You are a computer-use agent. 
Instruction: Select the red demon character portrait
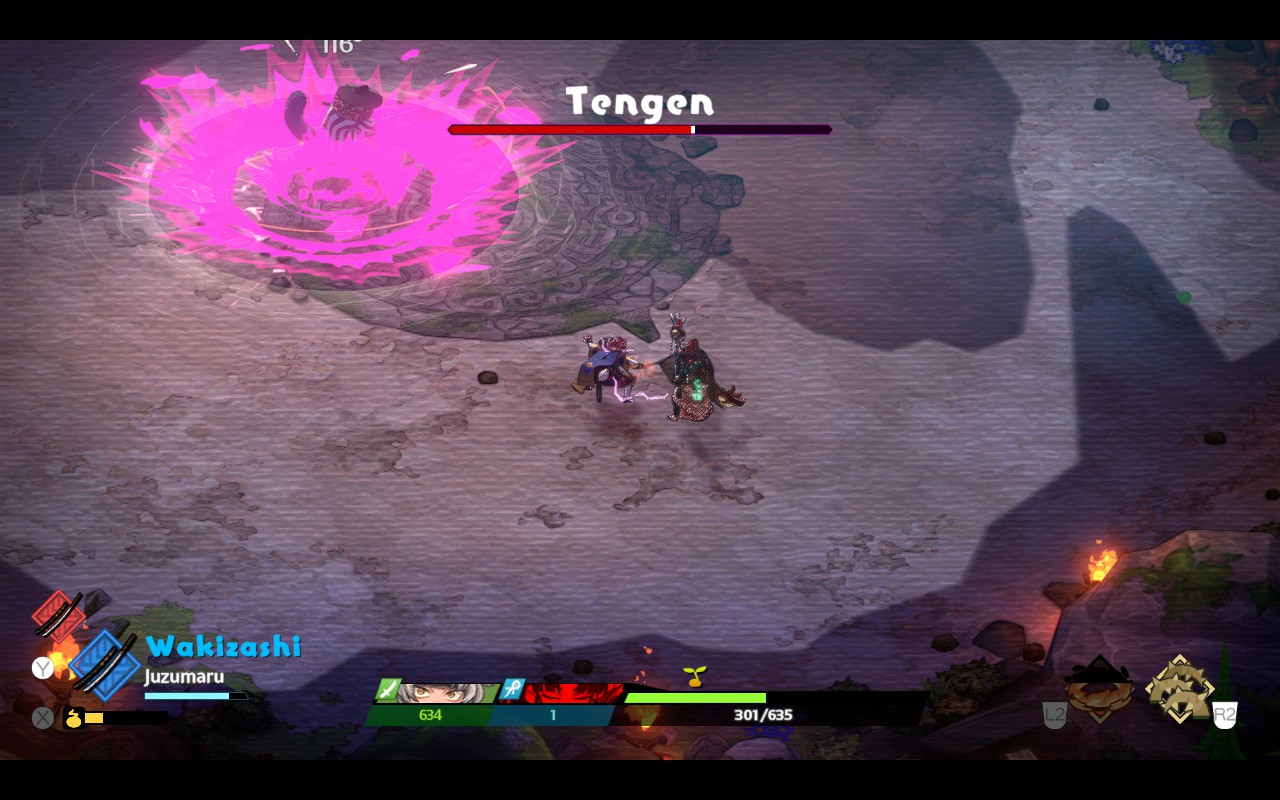[573, 693]
